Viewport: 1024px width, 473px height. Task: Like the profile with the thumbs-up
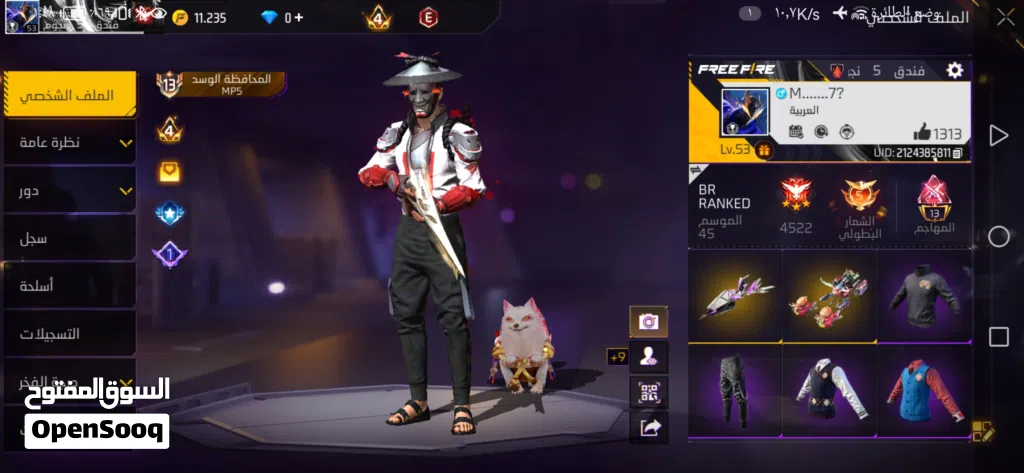pos(921,133)
